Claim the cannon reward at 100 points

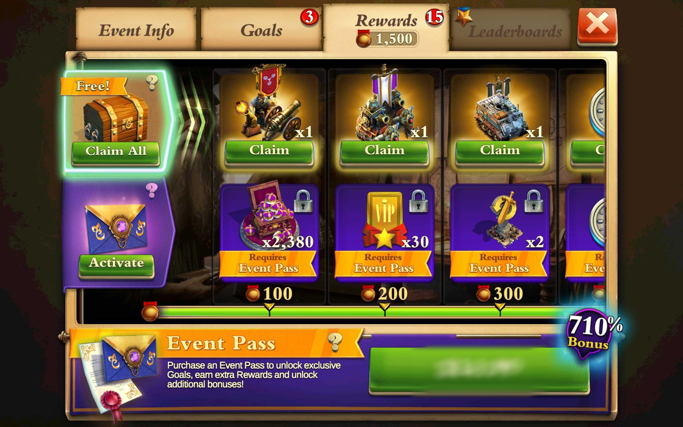pos(269,151)
